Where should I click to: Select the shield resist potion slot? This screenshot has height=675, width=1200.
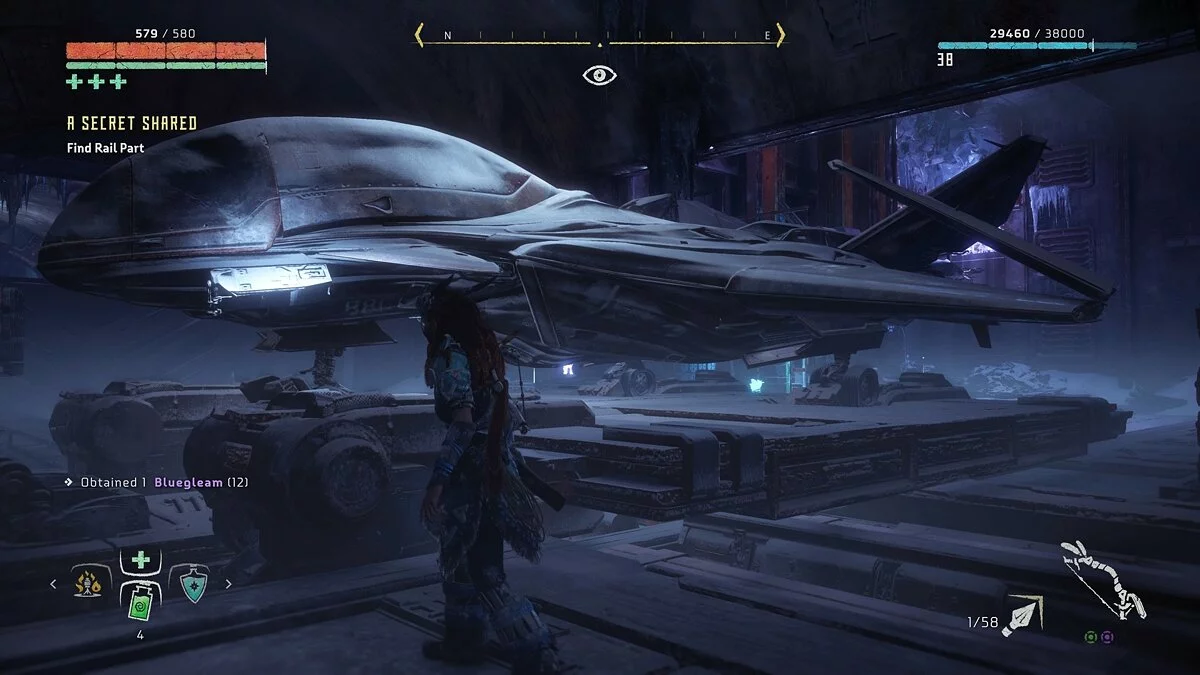click(190, 583)
